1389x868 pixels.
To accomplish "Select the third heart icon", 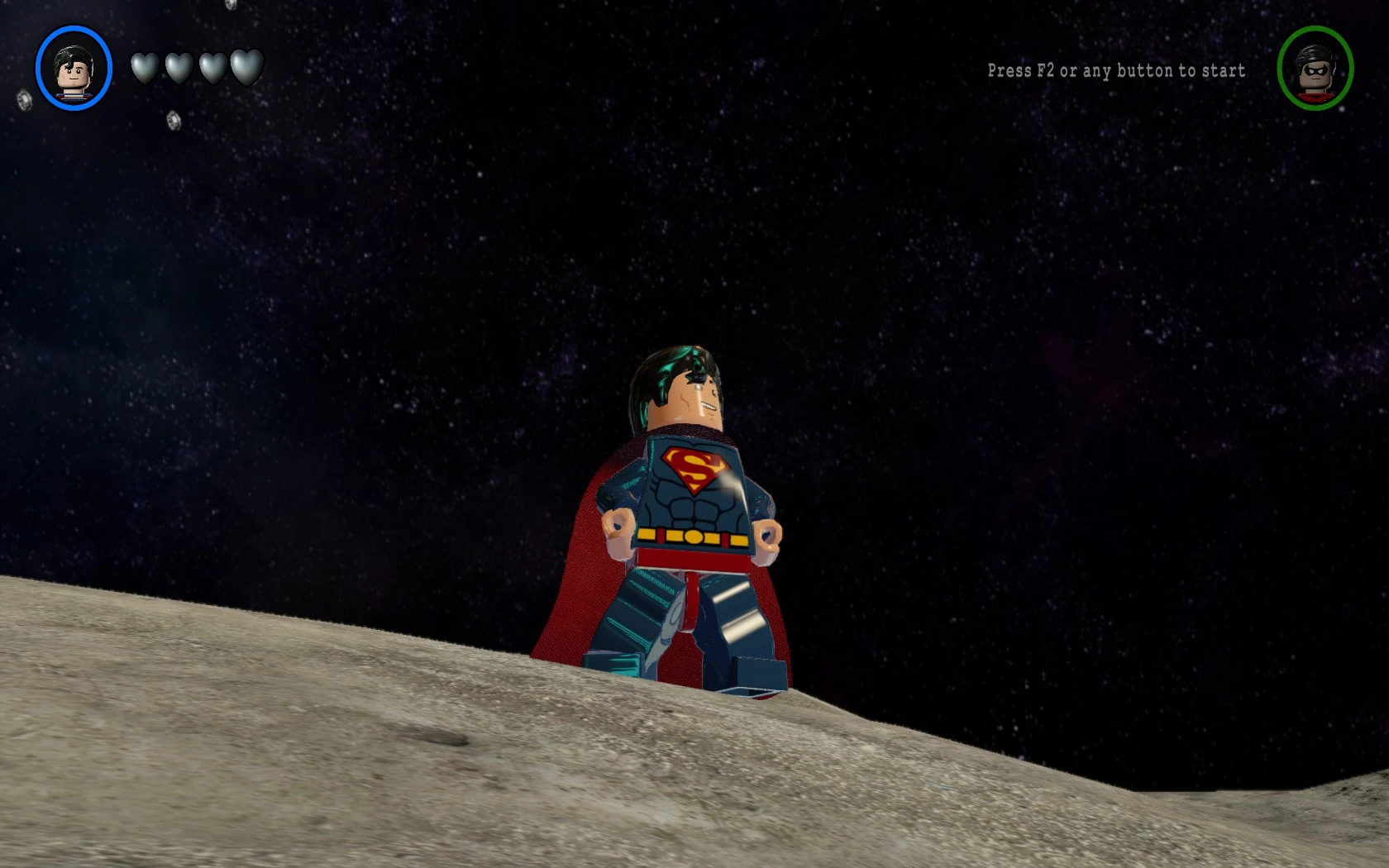I will 212,68.
